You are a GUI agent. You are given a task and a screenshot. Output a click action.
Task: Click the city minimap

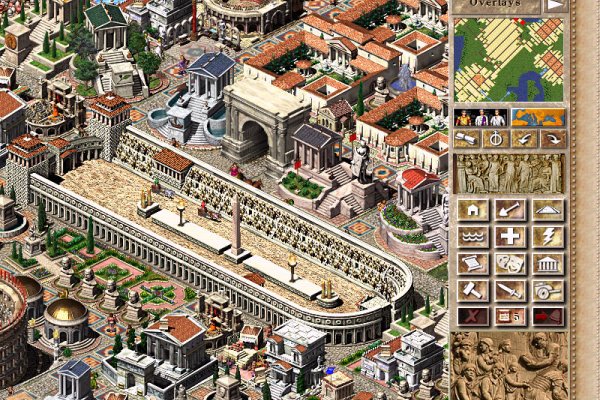(x=509, y=58)
